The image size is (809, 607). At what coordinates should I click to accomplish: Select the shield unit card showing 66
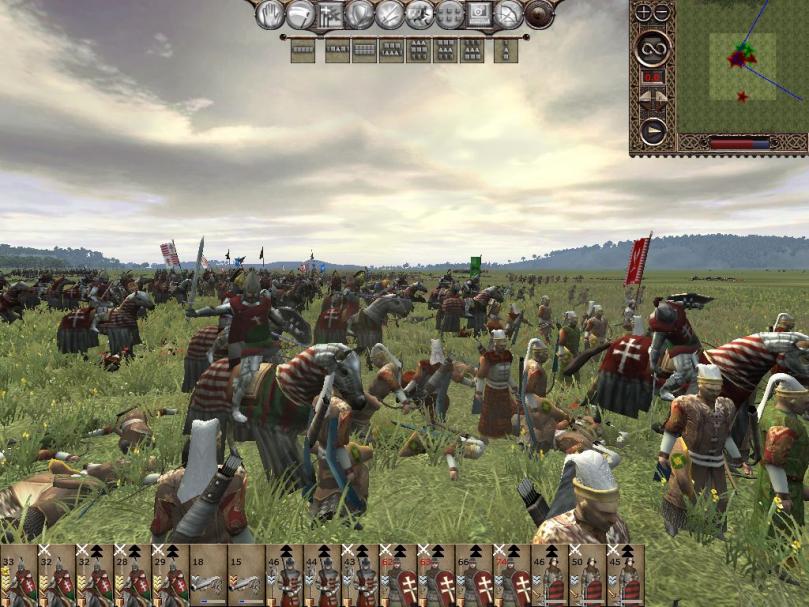click(474, 575)
